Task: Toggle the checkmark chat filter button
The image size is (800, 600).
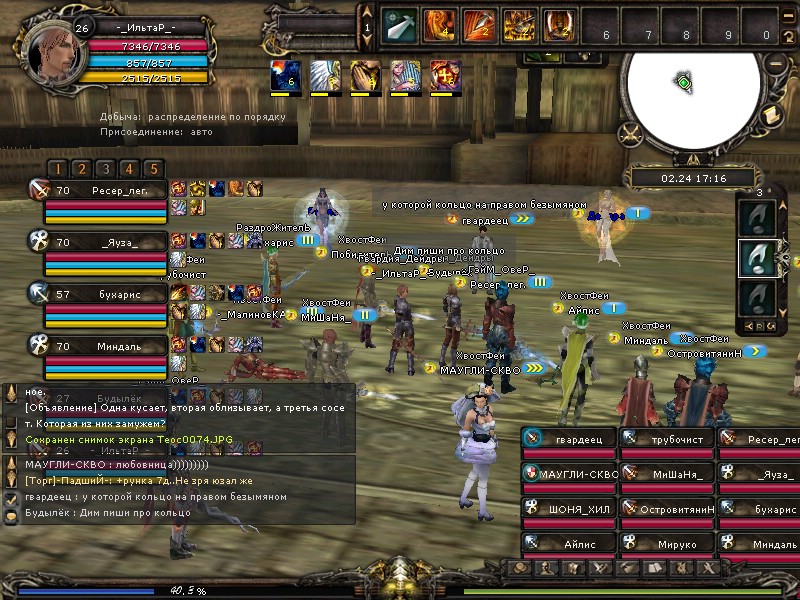Action: click(x=12, y=498)
